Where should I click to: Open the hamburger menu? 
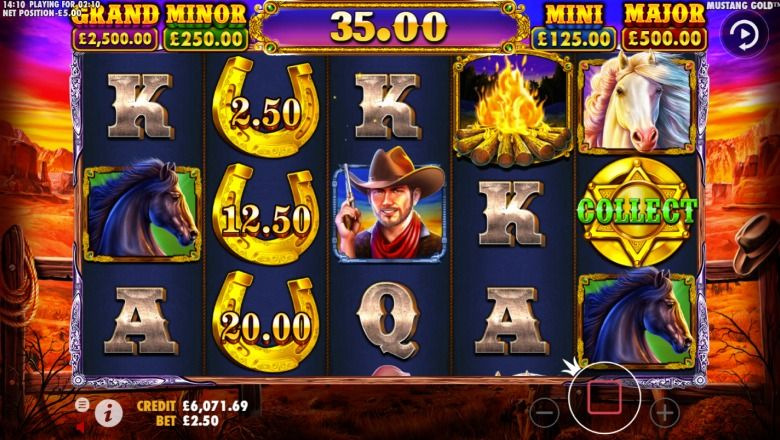[x=81, y=404]
